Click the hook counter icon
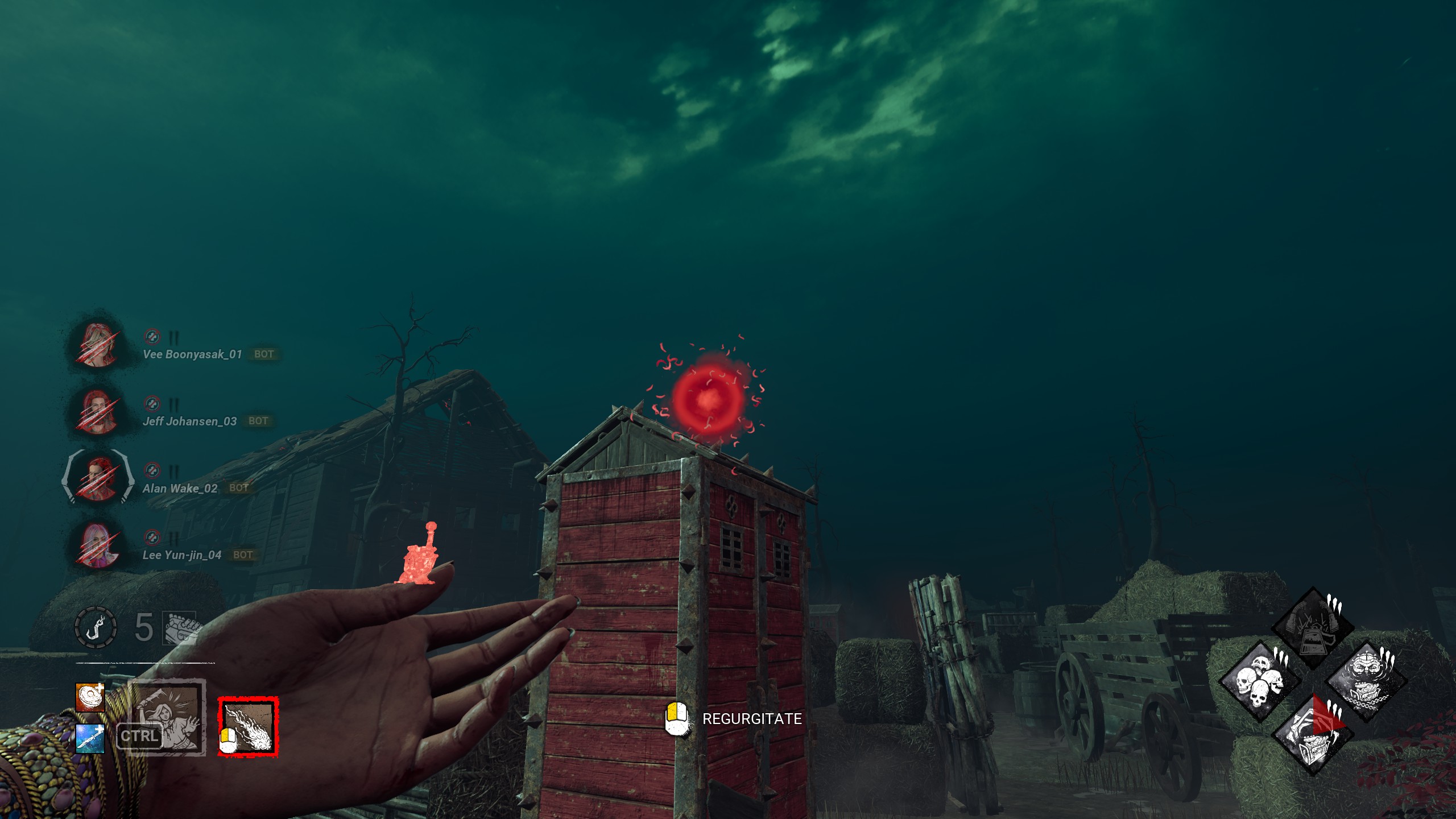 coord(96,628)
